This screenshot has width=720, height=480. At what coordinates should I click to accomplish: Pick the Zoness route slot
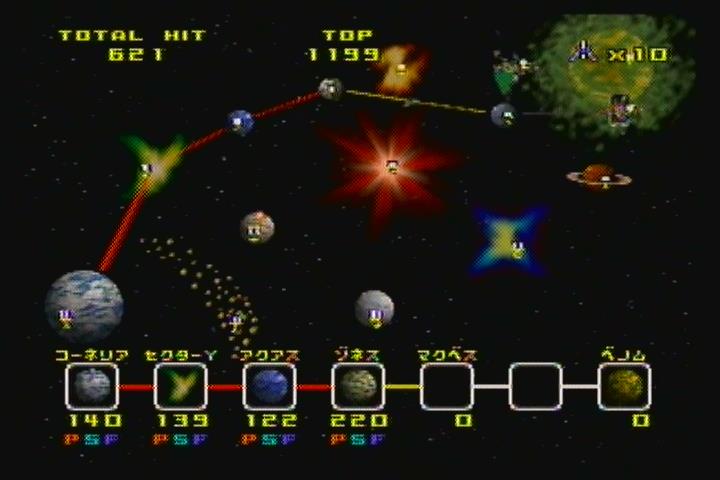coord(357,387)
